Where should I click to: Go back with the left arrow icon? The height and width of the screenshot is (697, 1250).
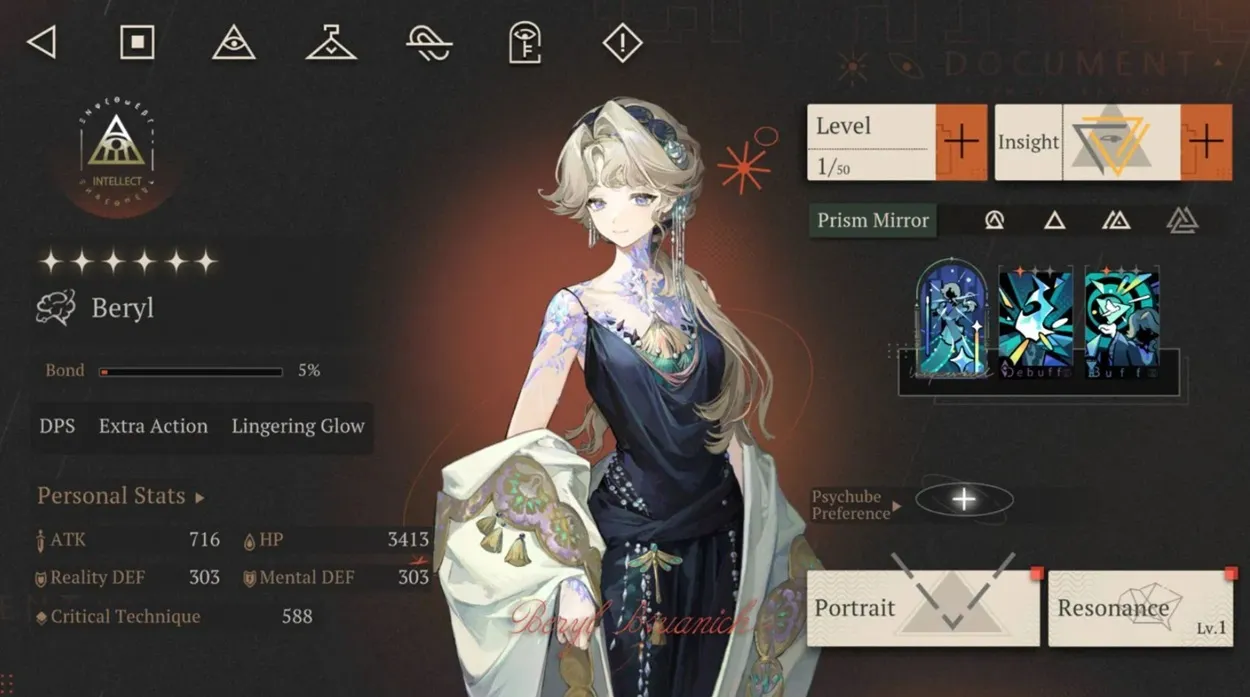[41, 43]
